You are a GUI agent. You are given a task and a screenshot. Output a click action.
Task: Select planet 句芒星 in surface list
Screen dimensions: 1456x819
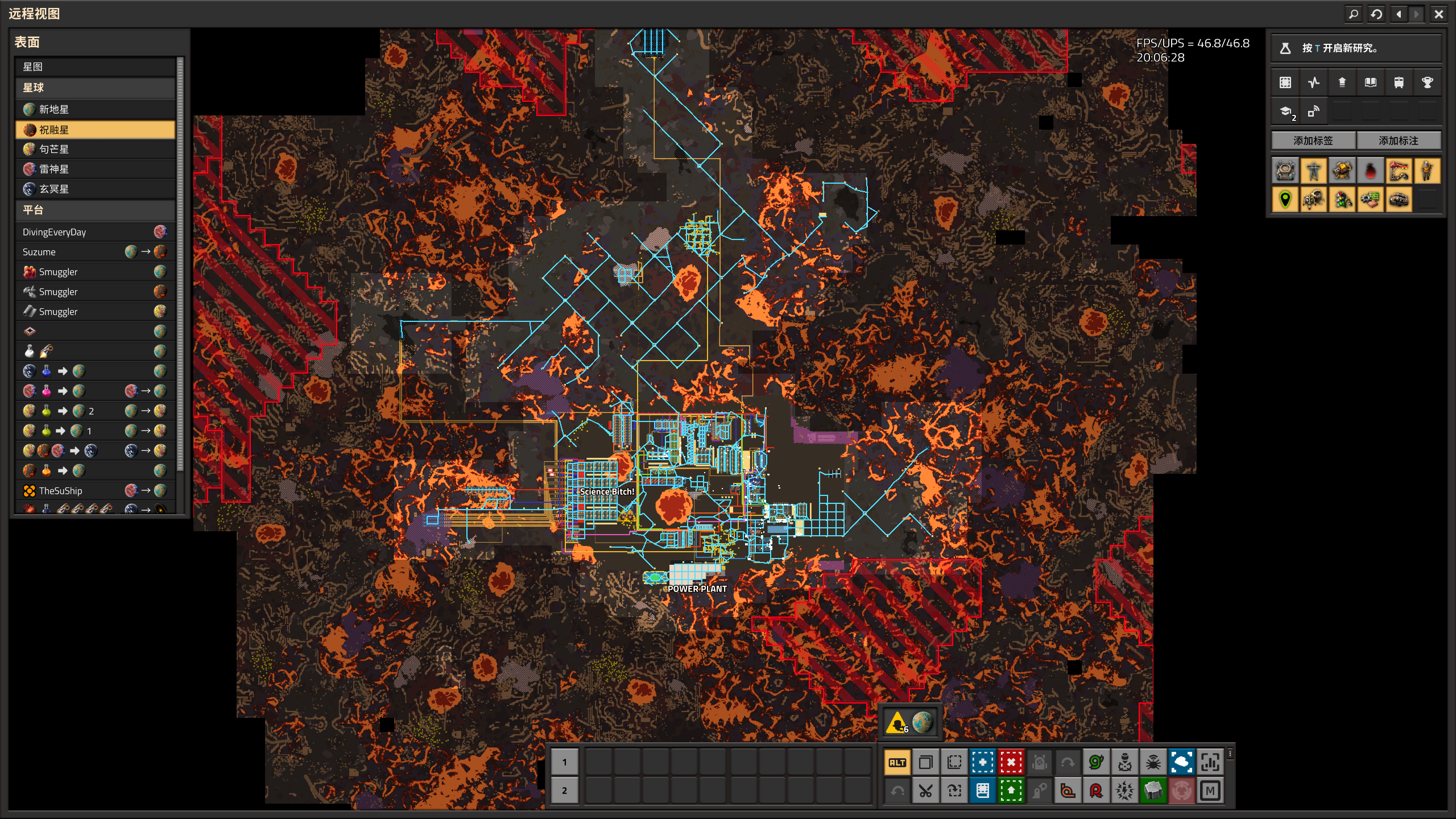tap(95, 149)
